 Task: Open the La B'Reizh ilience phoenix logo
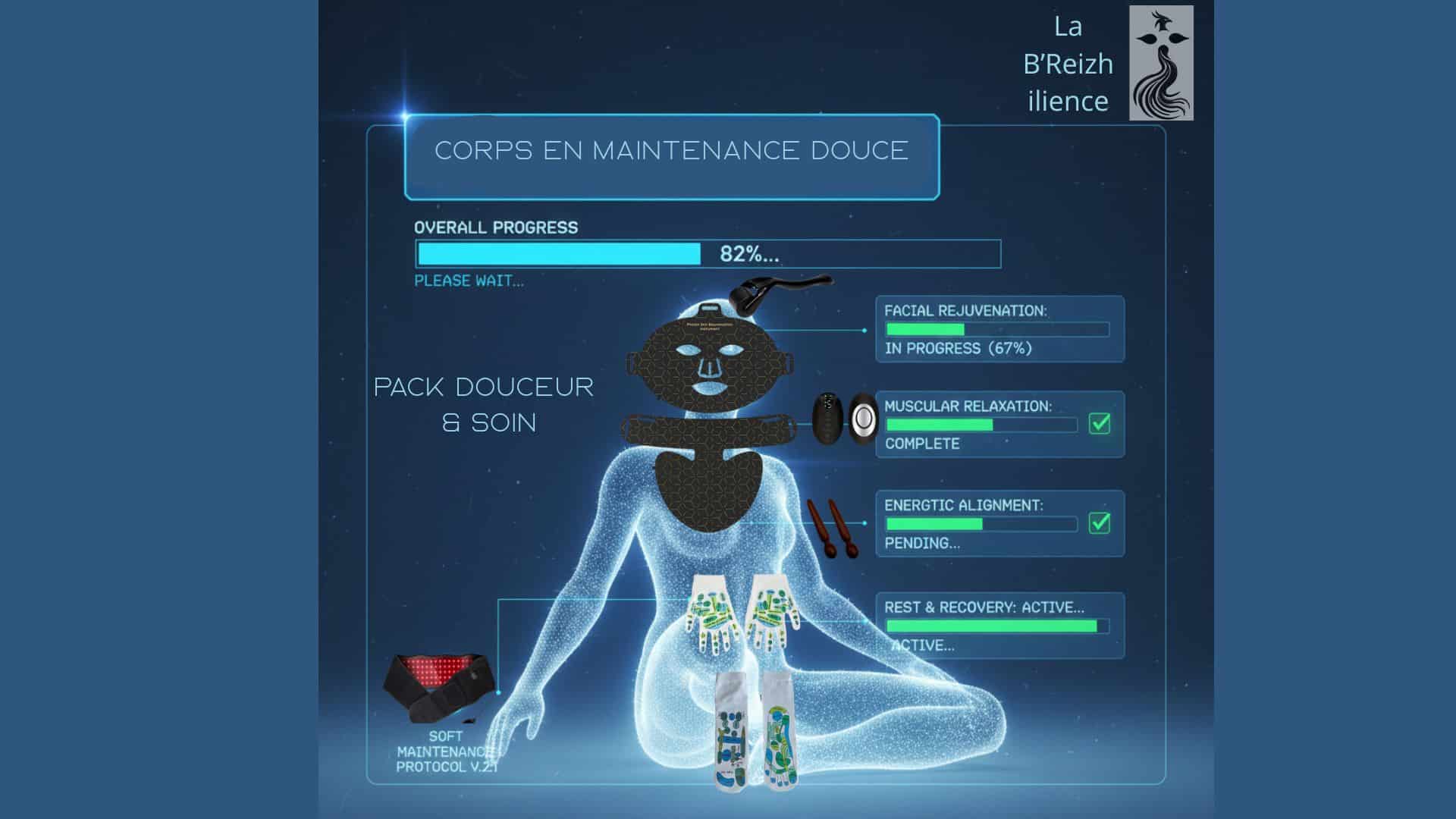coord(1161,63)
